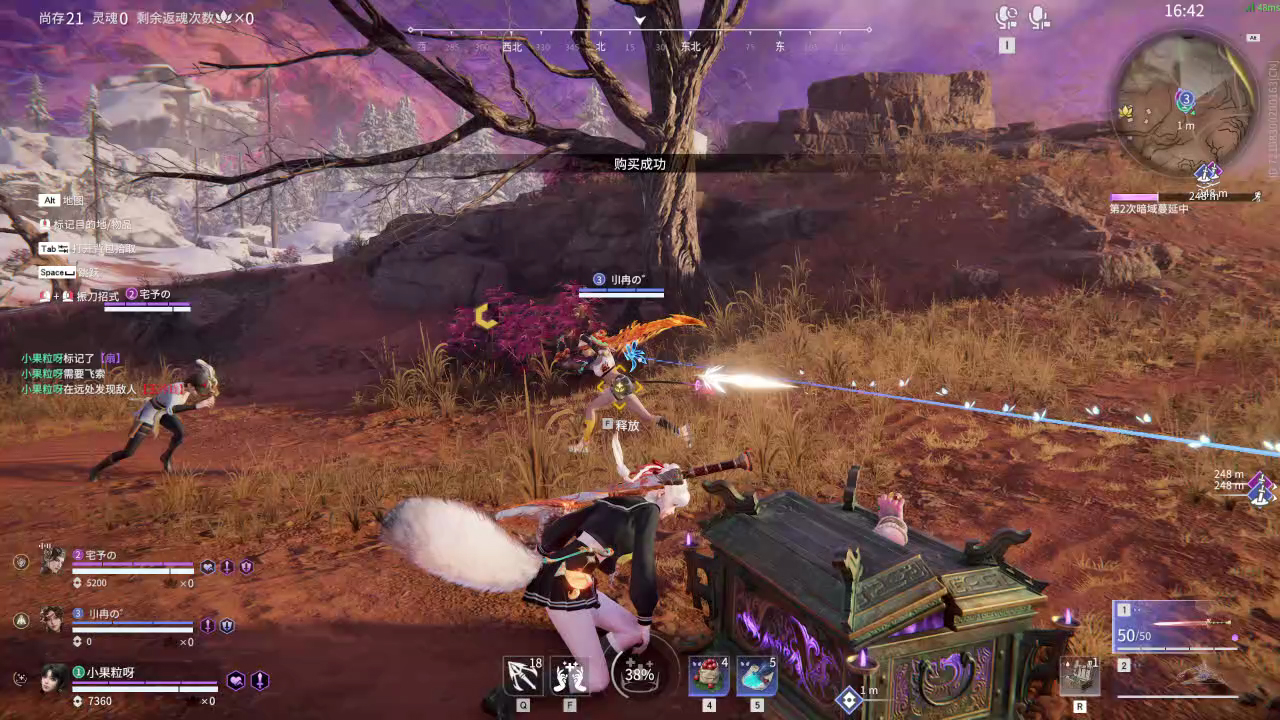Screen dimensions: 1280x720
Task: Use the red berry pouch item
Action: [708, 676]
